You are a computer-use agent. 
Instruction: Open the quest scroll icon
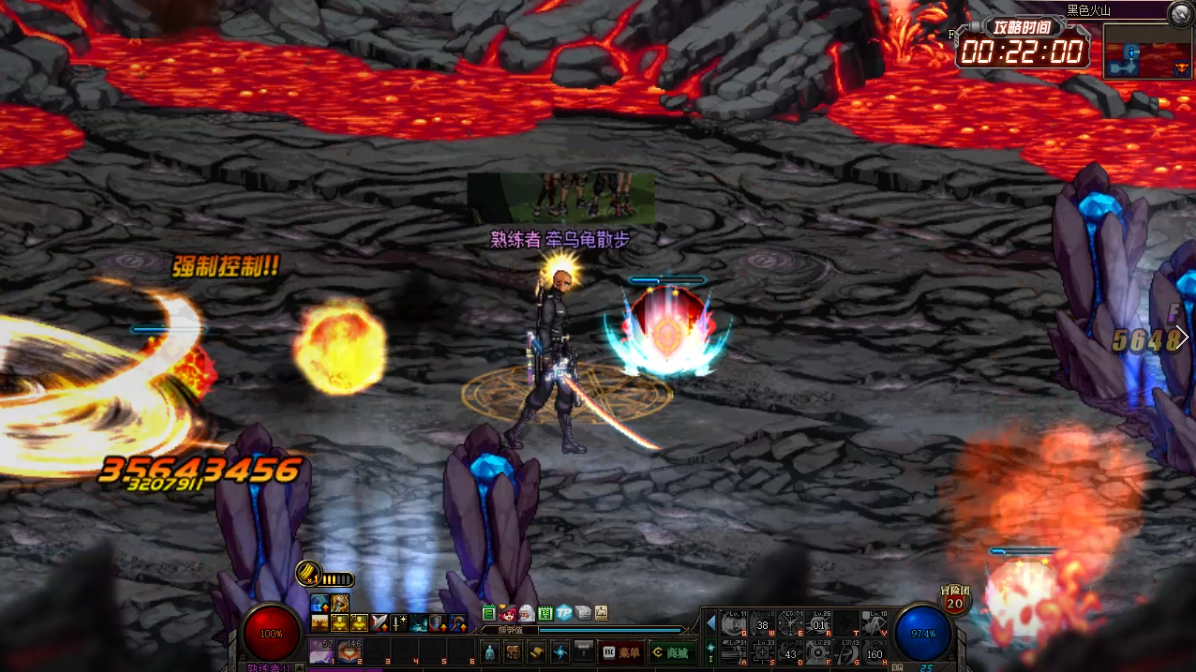tap(537, 653)
